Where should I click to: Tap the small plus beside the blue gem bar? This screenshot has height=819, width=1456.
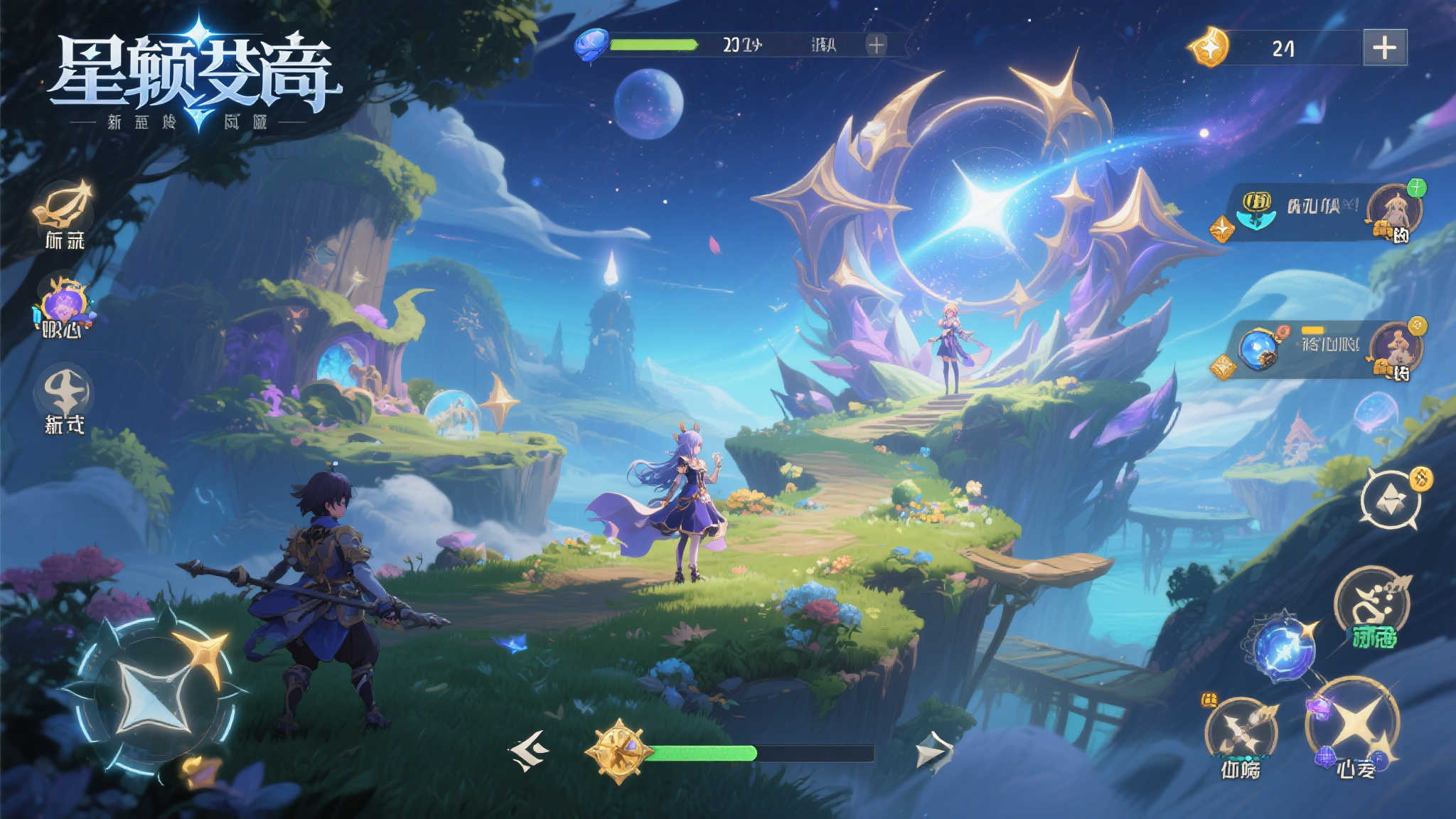(877, 45)
